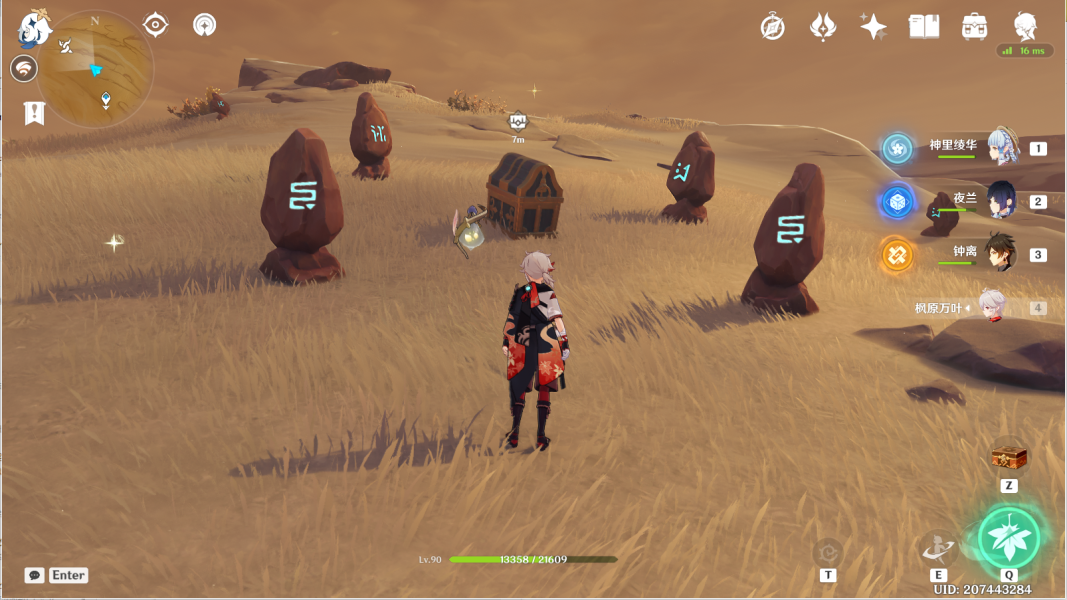This screenshot has width=1067, height=600.
Task: Open the circular minimap
Action: (x=96, y=69)
